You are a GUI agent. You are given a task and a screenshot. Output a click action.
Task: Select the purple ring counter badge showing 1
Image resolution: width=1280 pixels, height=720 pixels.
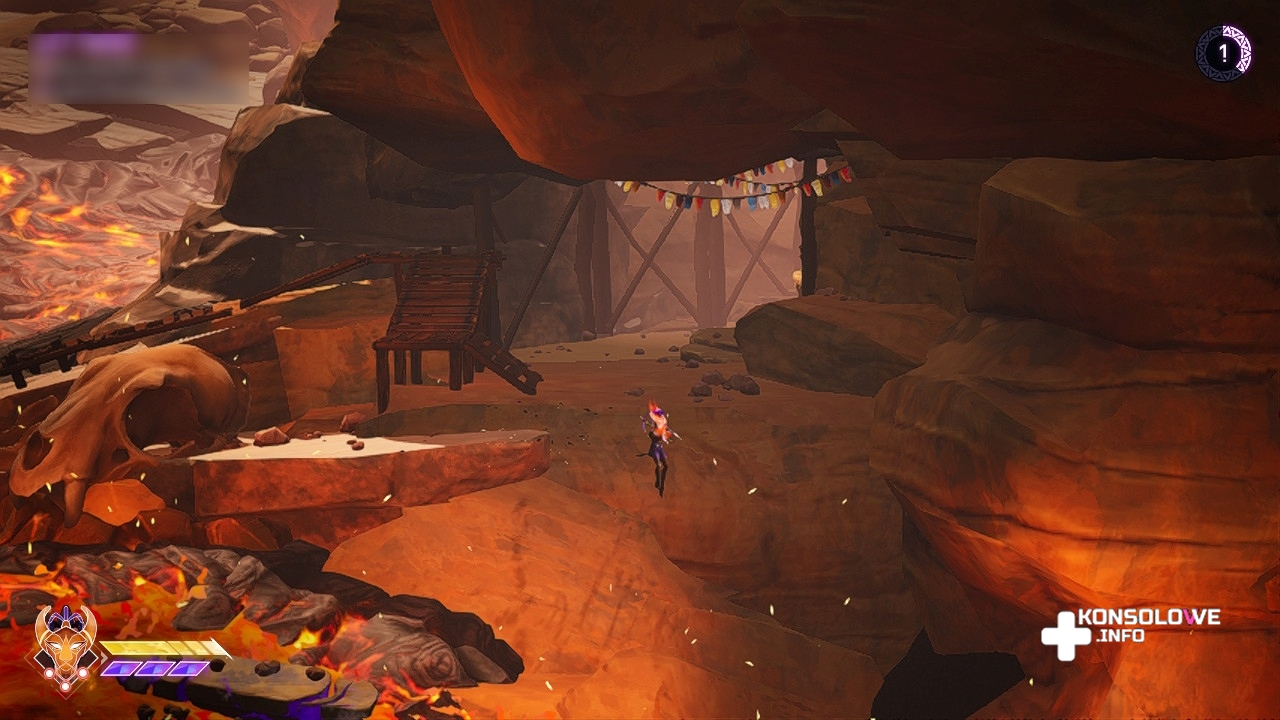1223,53
